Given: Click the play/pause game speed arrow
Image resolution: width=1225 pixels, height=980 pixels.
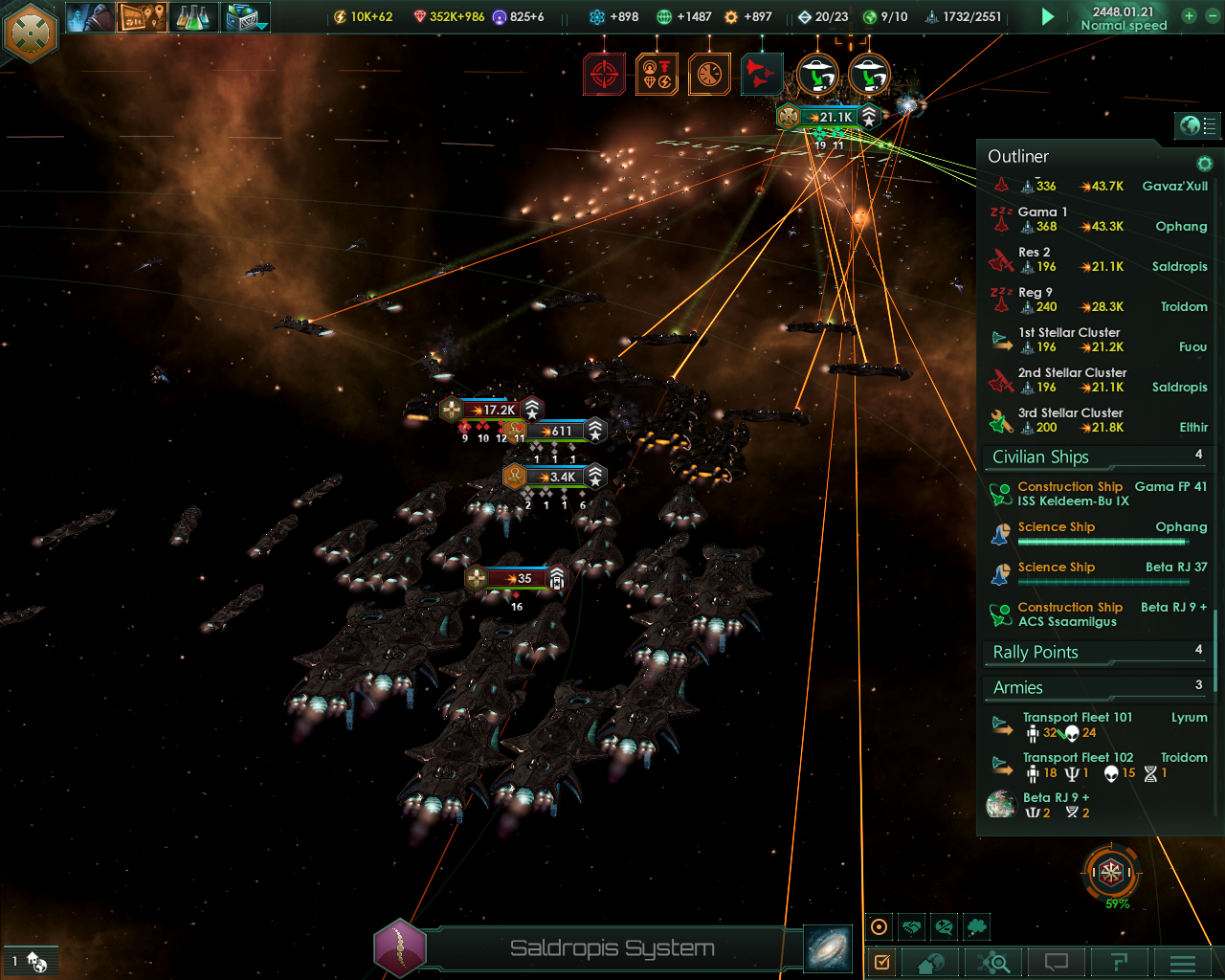Looking at the screenshot, I should [x=1048, y=17].
